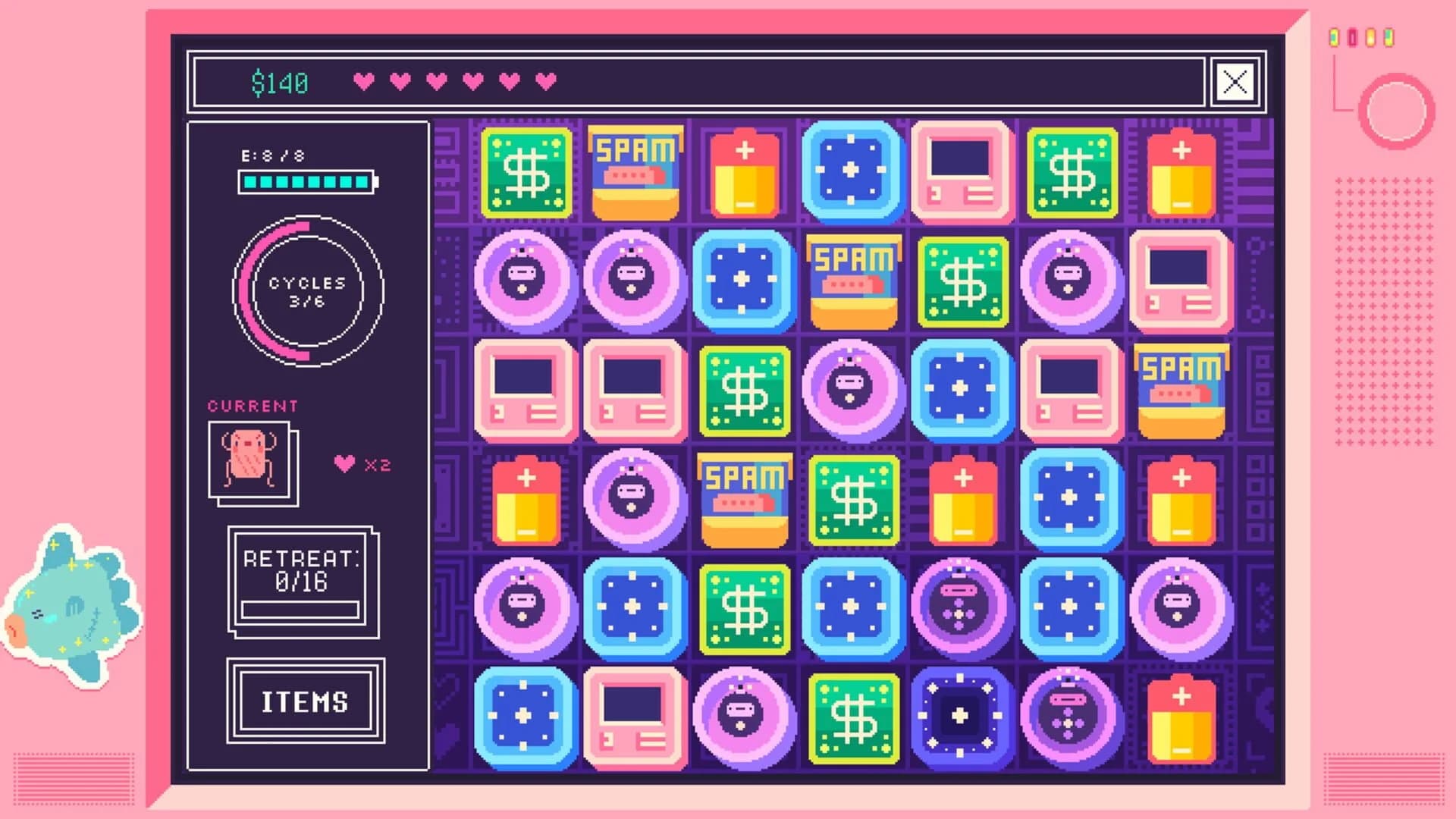Close the board with the X button
Image resolution: width=1456 pixels, height=819 pixels.
pos(1236,82)
